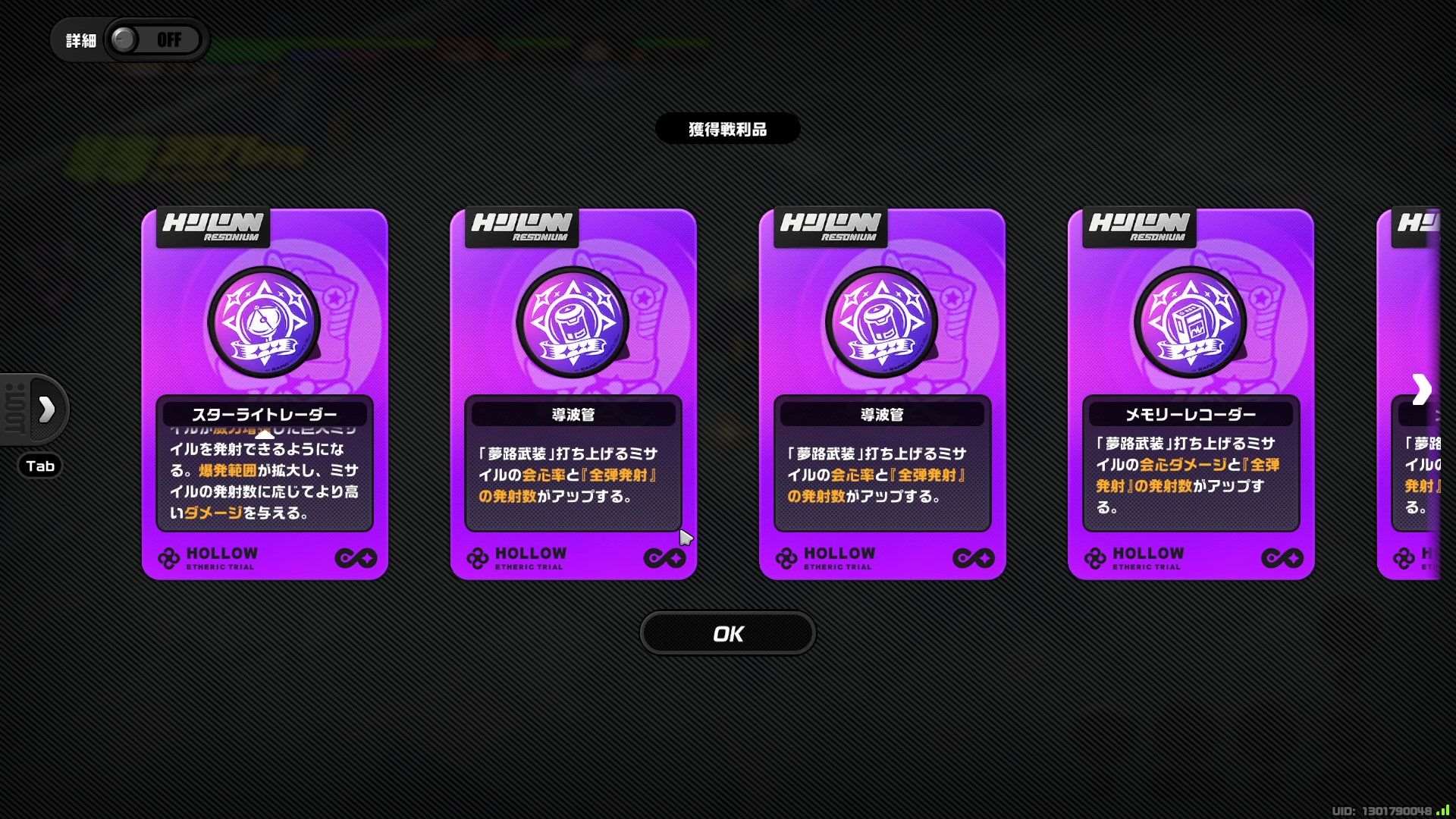Click the メモリーレコーダー title bar
Viewport: 1456px width, 819px height.
(1191, 413)
